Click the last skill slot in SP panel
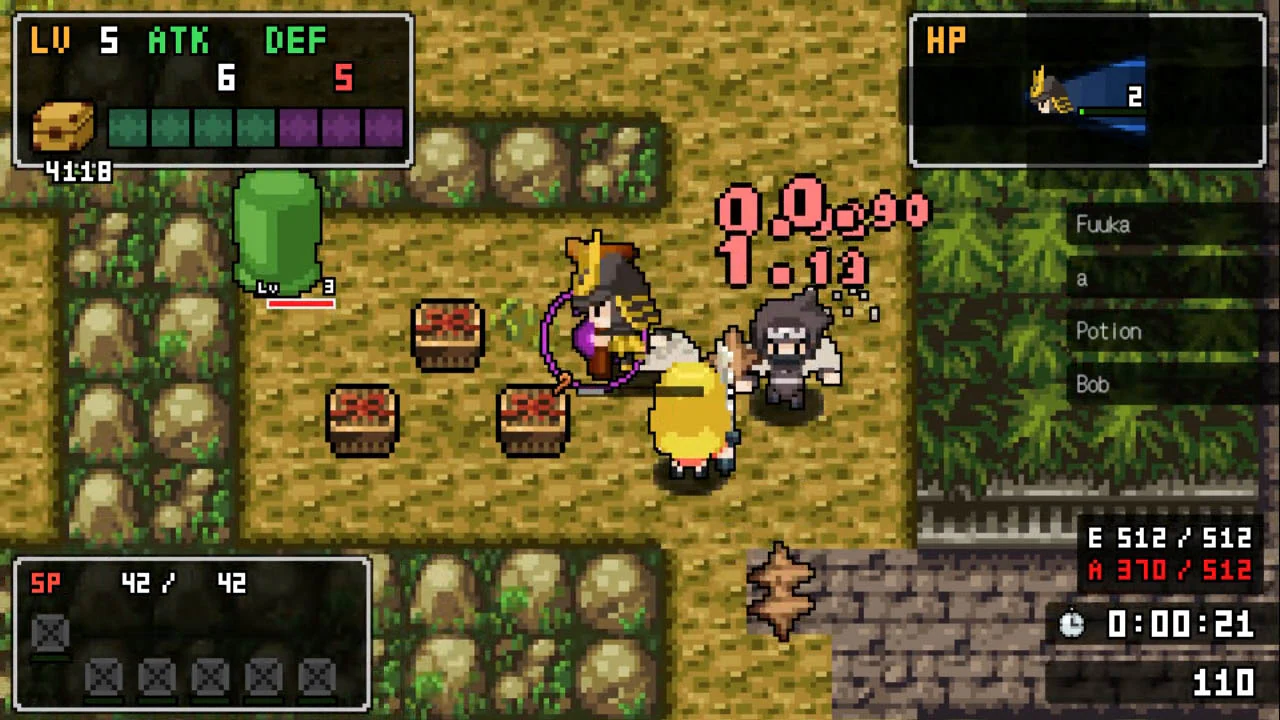The image size is (1280, 720). [318, 677]
